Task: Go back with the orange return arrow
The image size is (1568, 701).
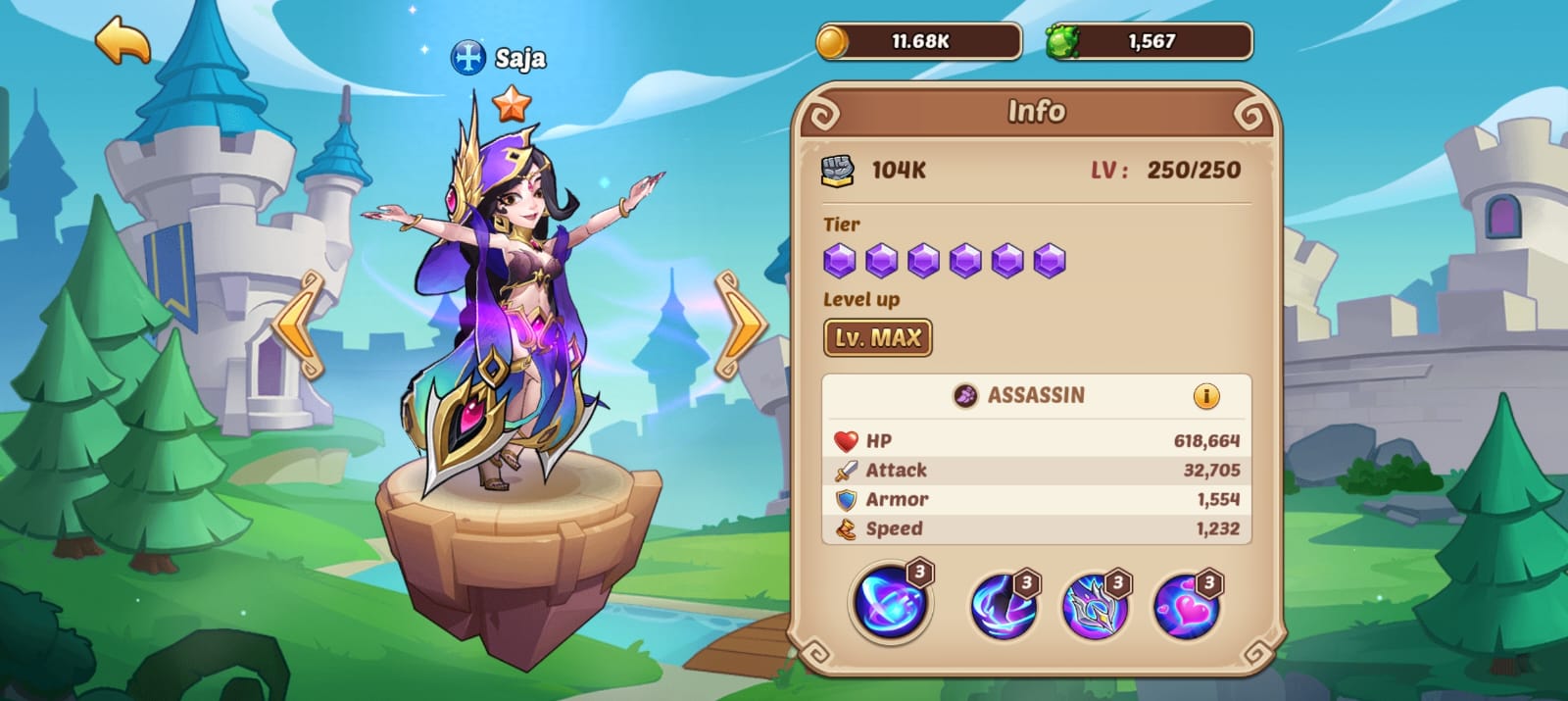Action: (122, 41)
